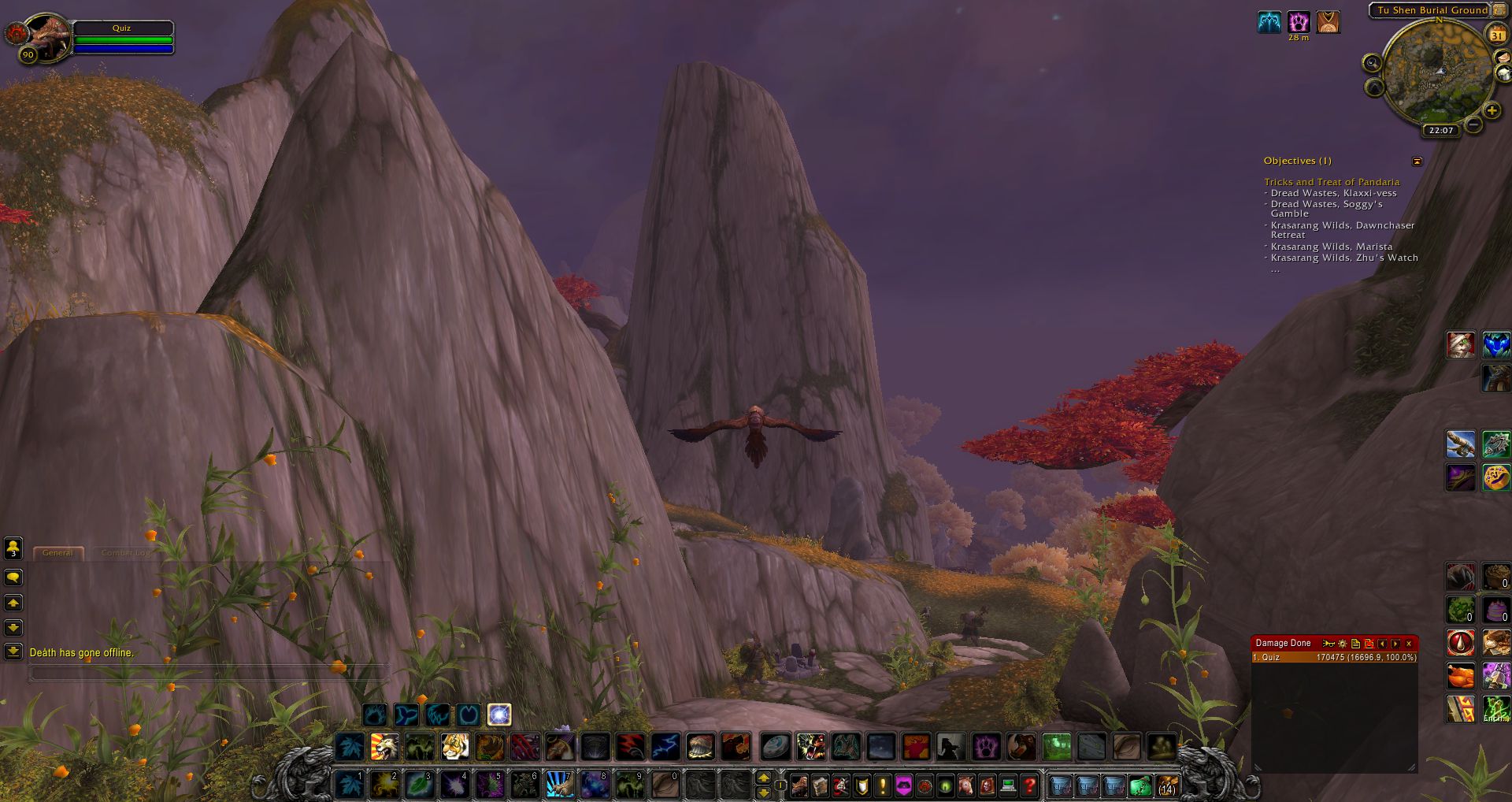Open the Damage Done meter gear settings
The width and height of the screenshot is (1512, 802).
(x=1343, y=644)
